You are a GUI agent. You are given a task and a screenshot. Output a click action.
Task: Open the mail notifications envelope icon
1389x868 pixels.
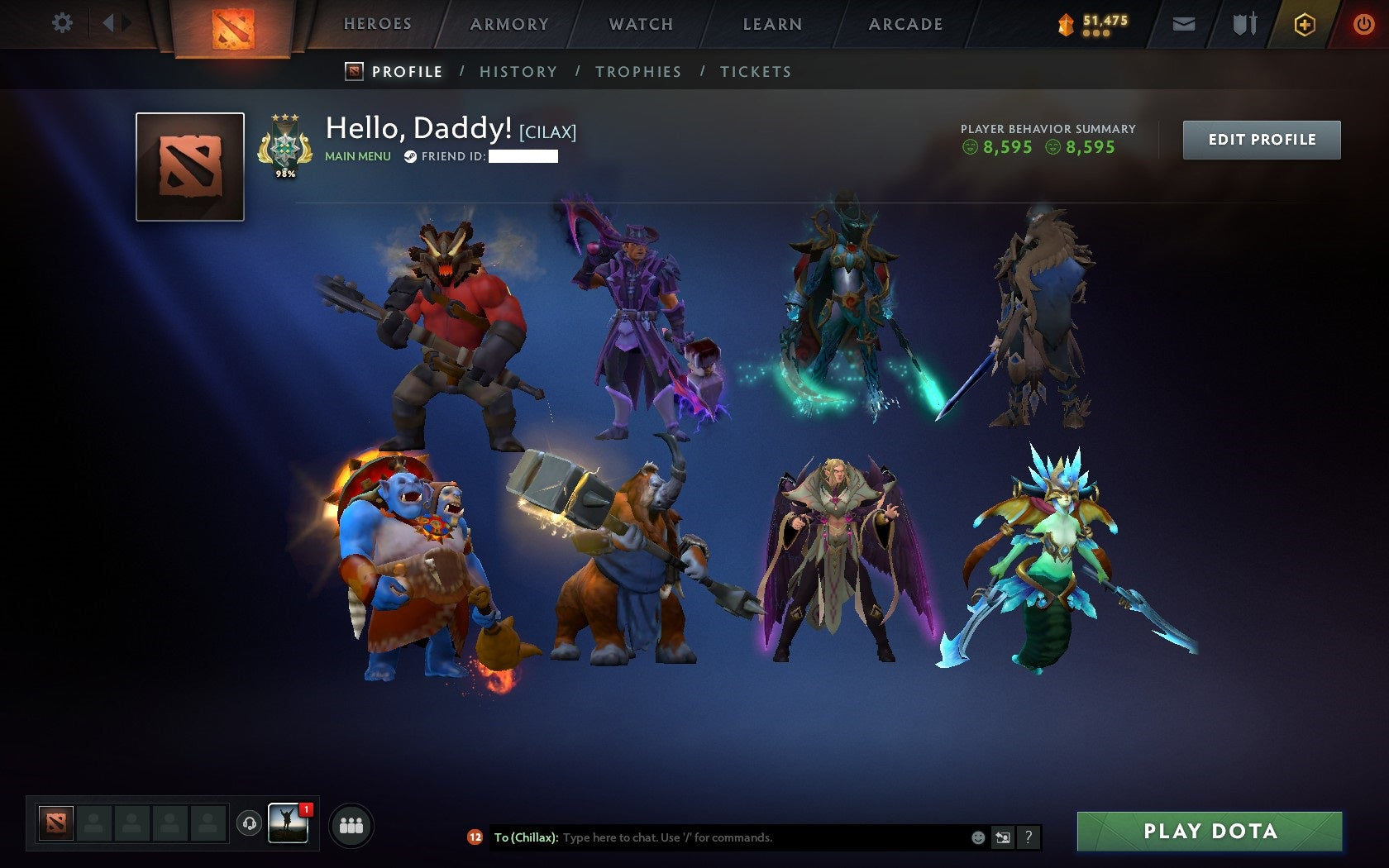coord(1184,24)
